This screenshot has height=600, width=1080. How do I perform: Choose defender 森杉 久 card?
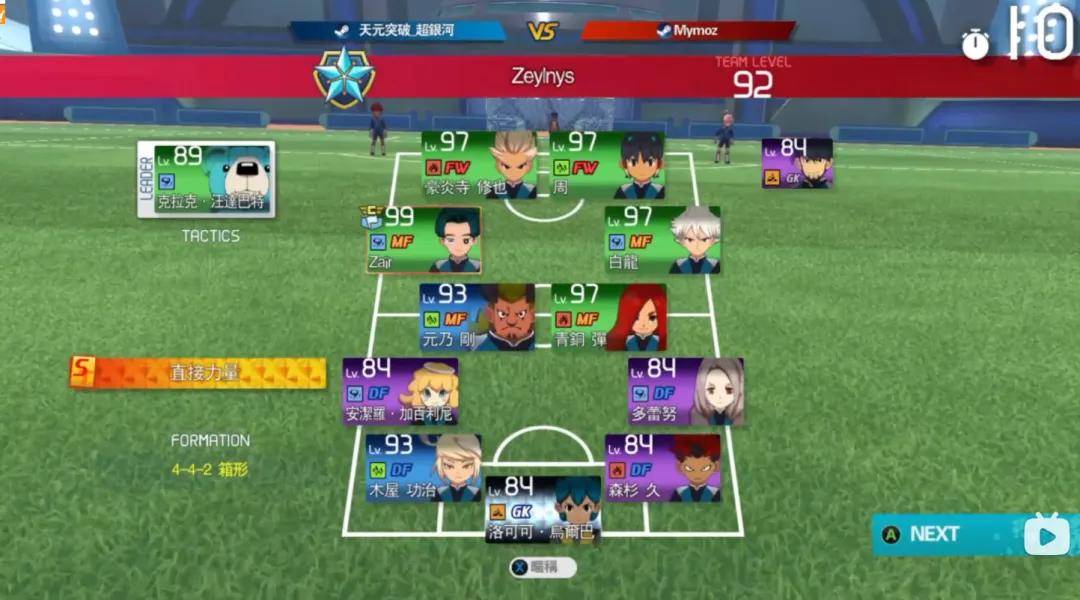(662, 467)
